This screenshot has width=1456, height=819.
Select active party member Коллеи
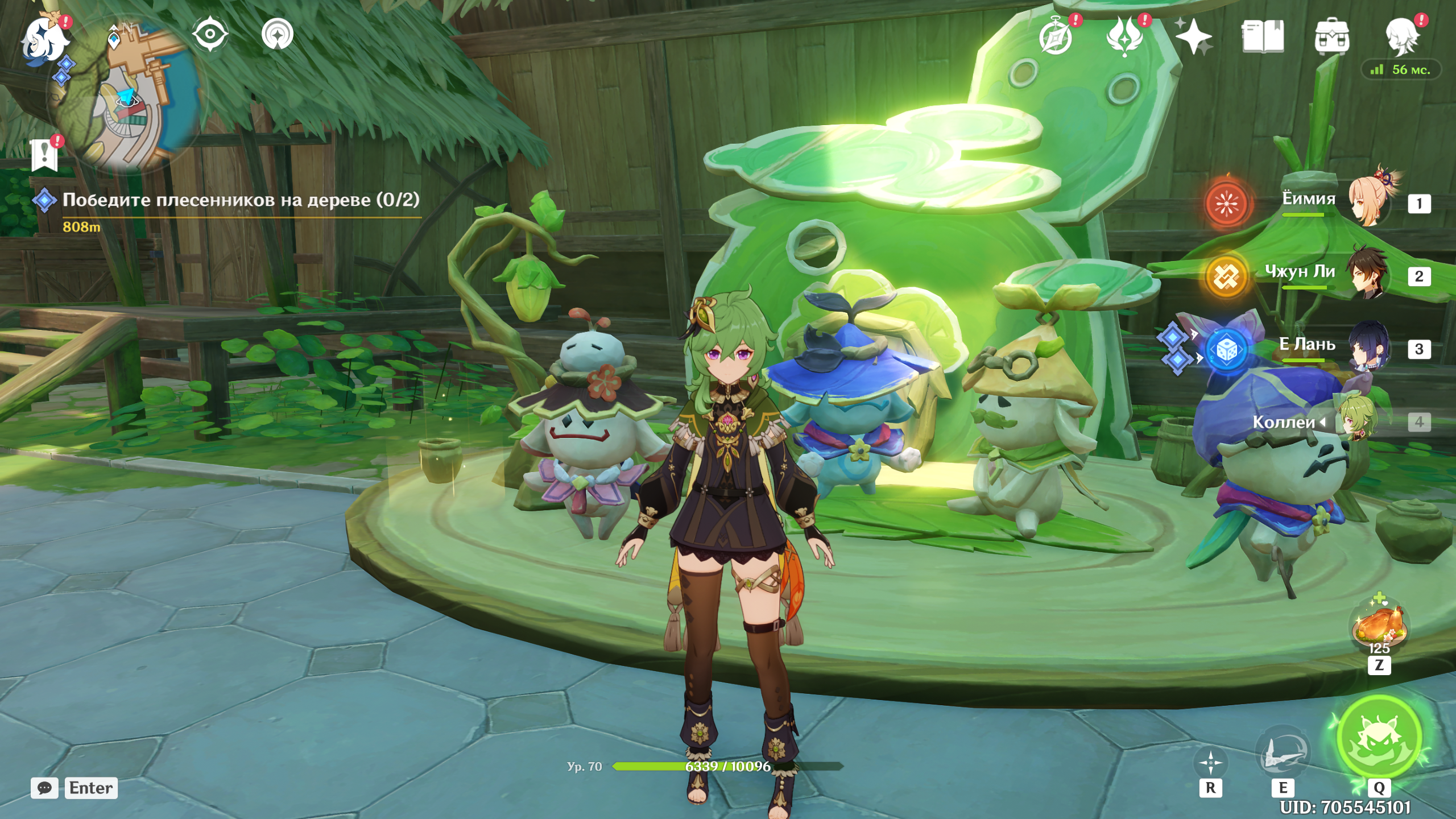(x=1356, y=421)
